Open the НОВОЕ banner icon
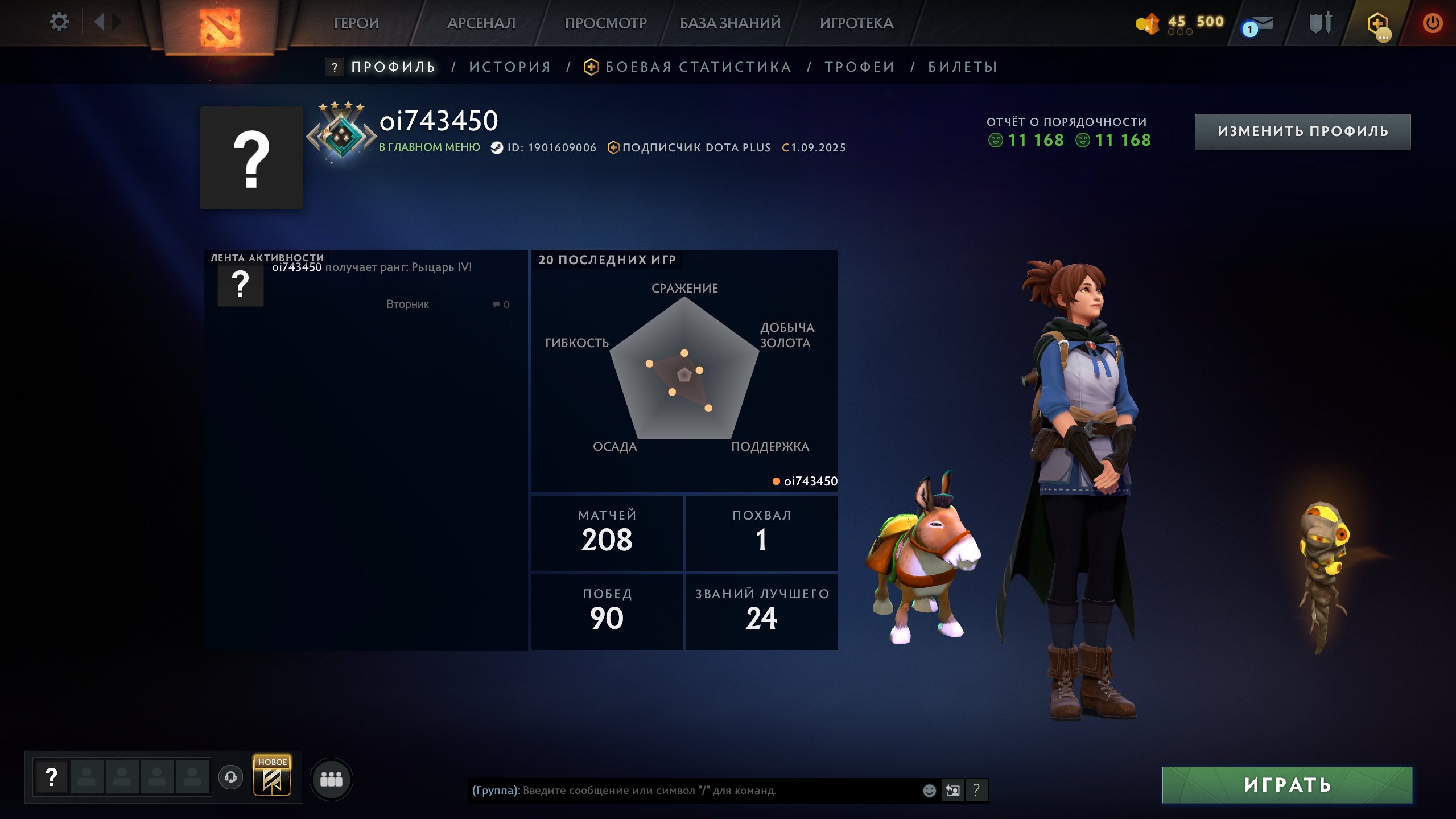 click(272, 777)
